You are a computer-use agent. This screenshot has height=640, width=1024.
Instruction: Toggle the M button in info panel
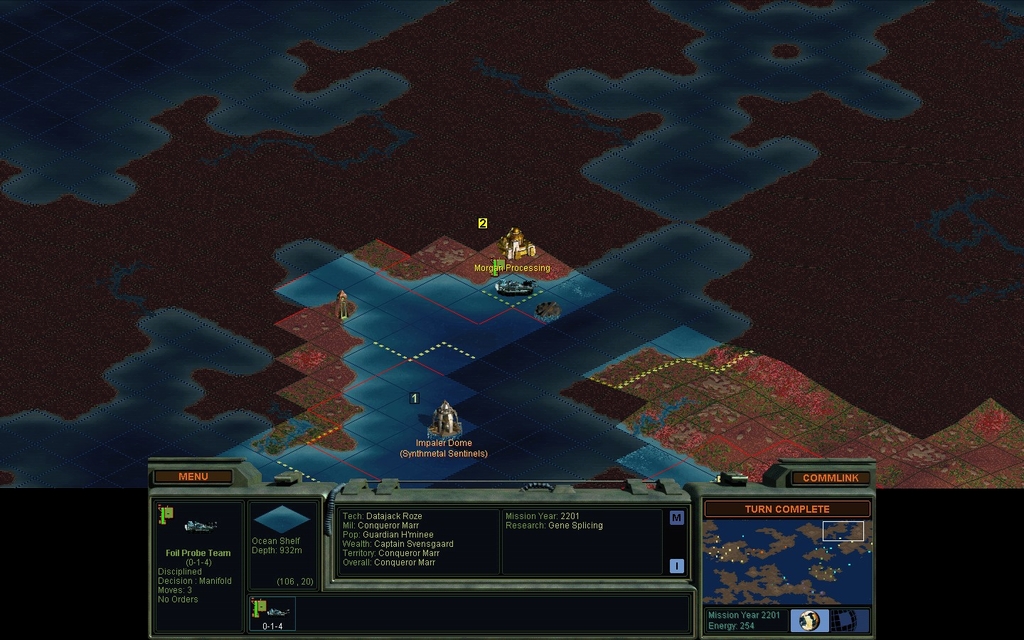[676, 518]
